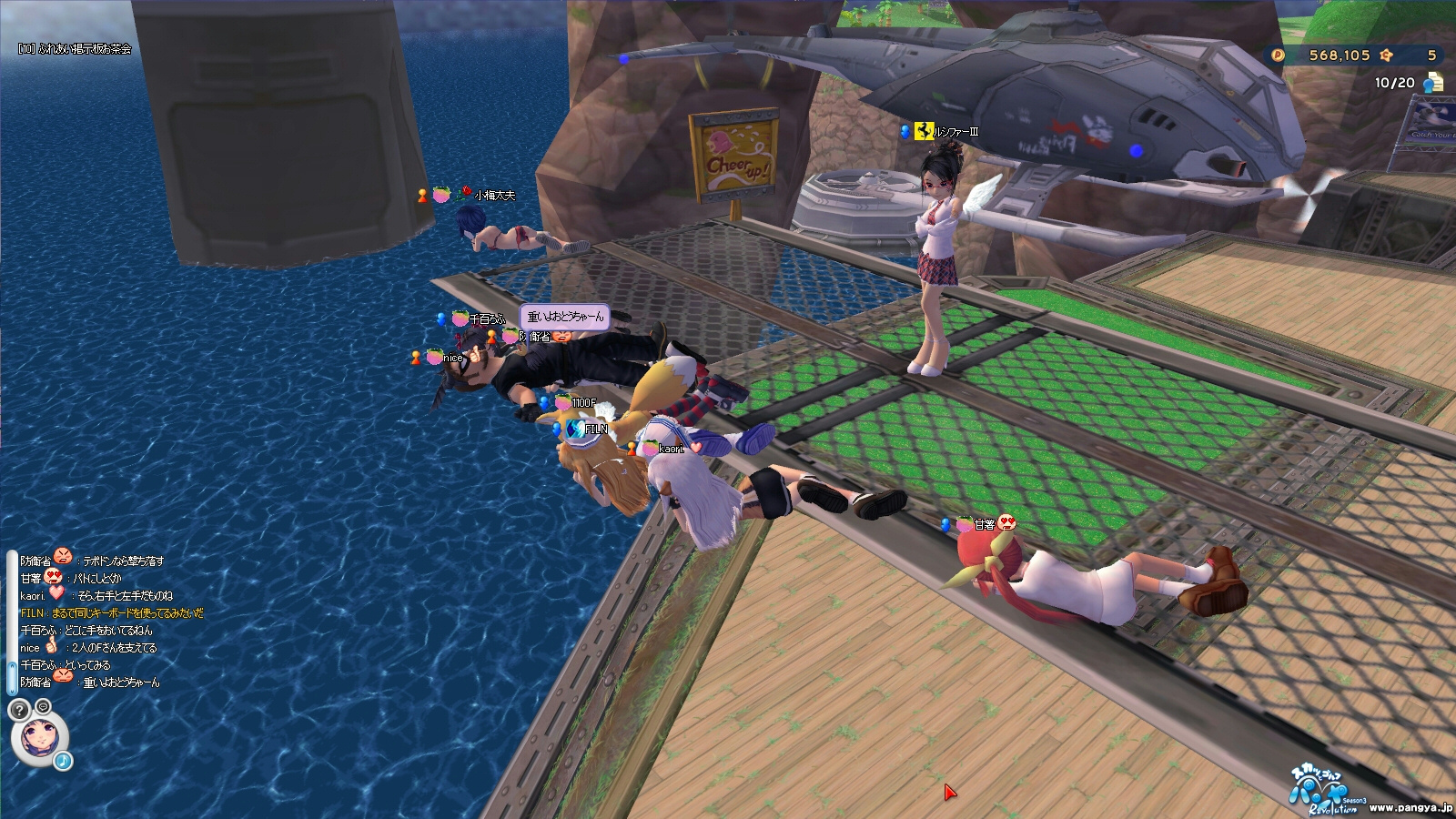This screenshot has height=819, width=1456.
Task: Open the anime girl character portrait
Action: pyautogui.click(x=39, y=737)
